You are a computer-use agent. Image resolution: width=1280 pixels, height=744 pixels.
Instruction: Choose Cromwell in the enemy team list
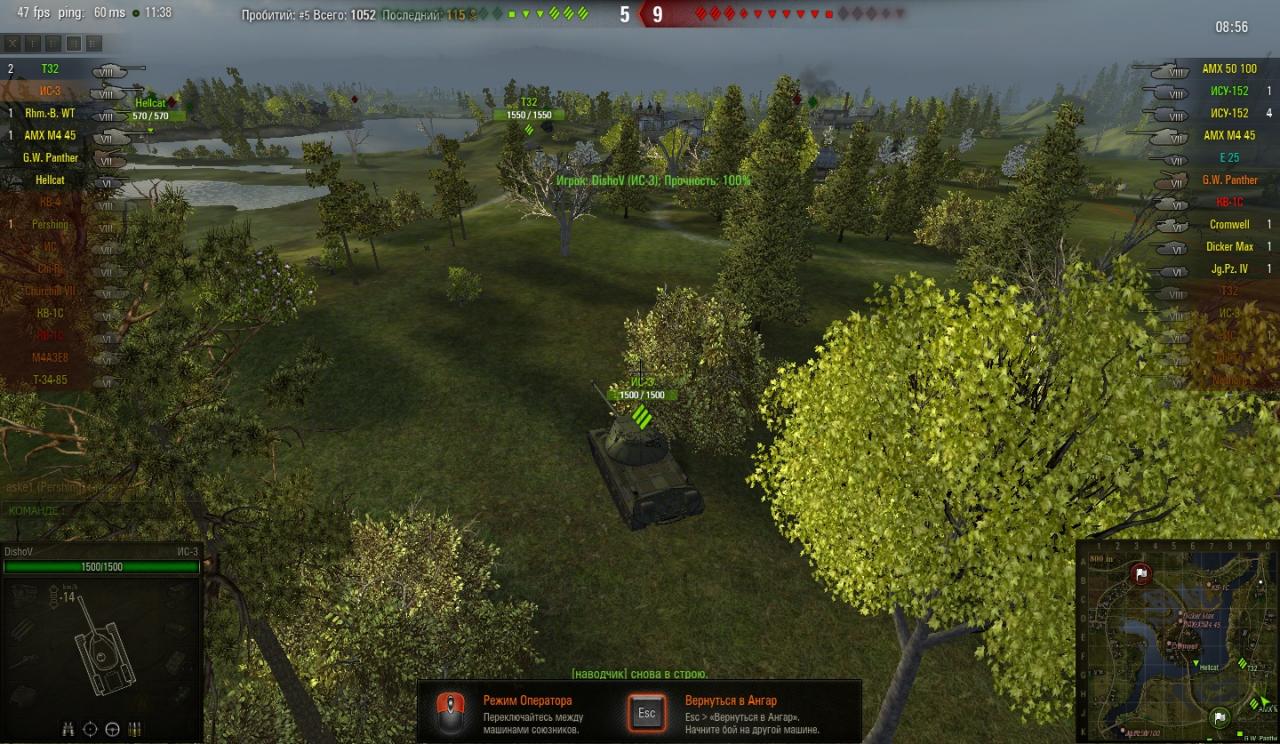tap(1229, 224)
